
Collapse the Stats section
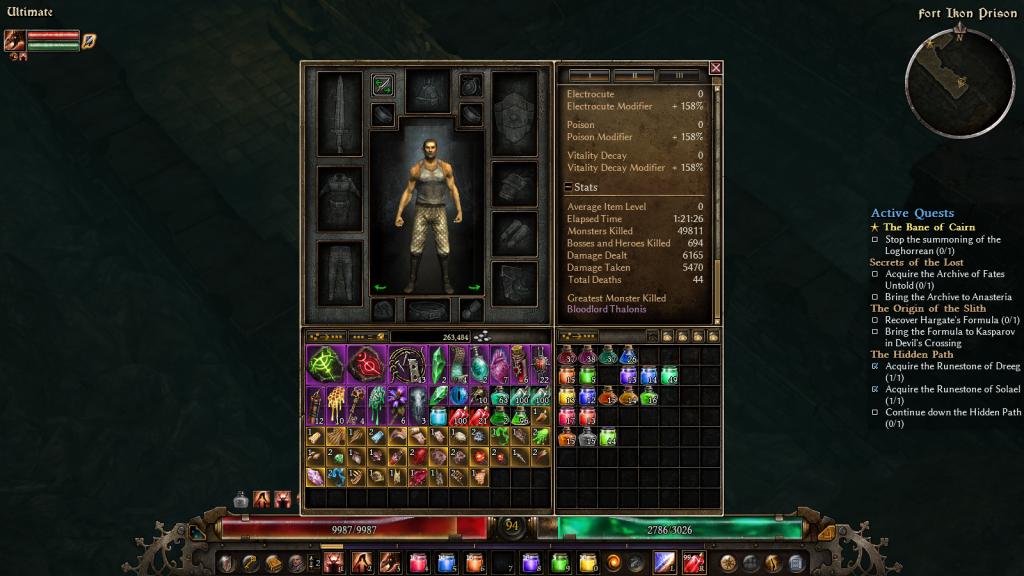point(569,187)
